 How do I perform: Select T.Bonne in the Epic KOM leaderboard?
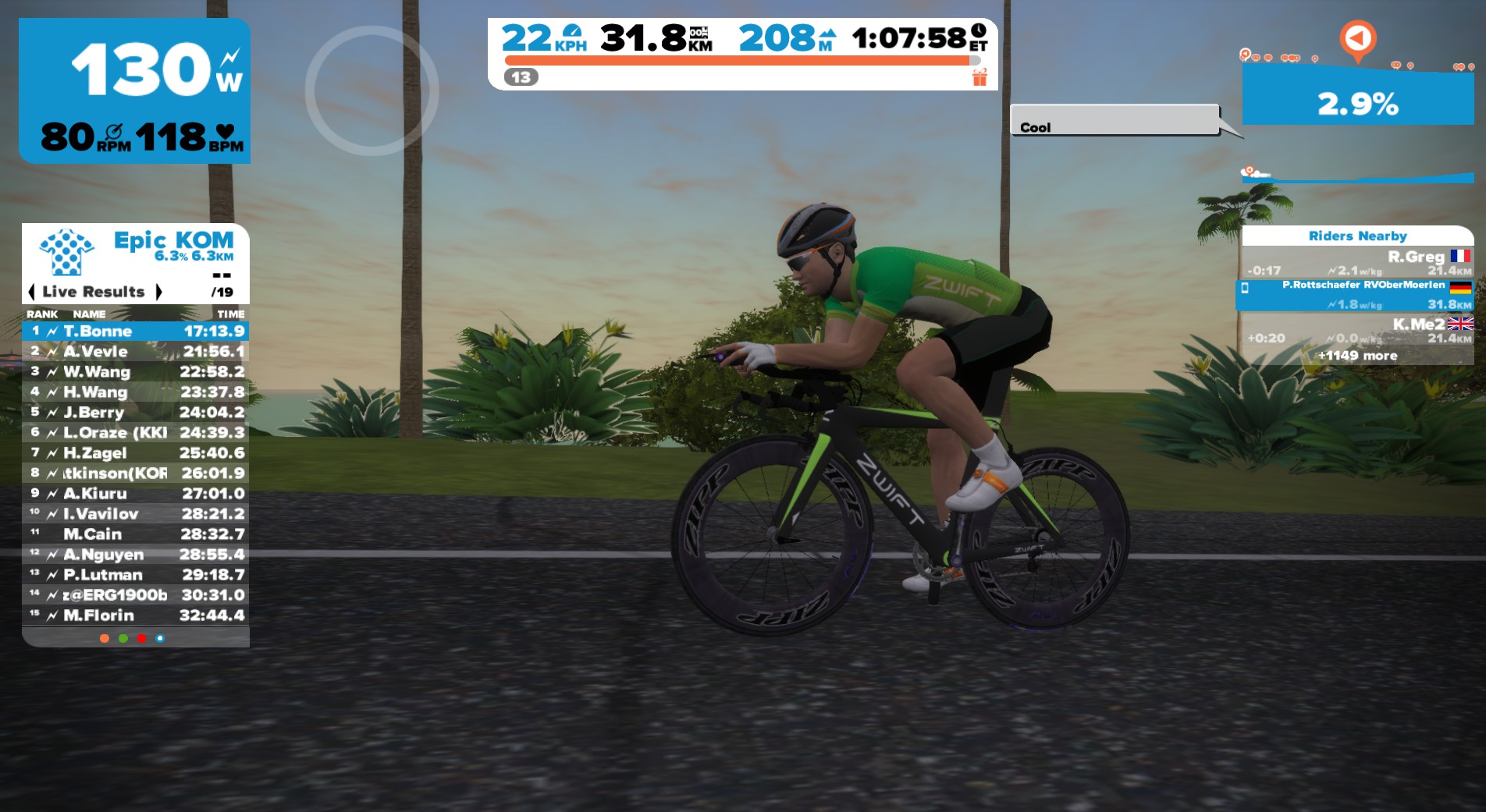click(135, 331)
